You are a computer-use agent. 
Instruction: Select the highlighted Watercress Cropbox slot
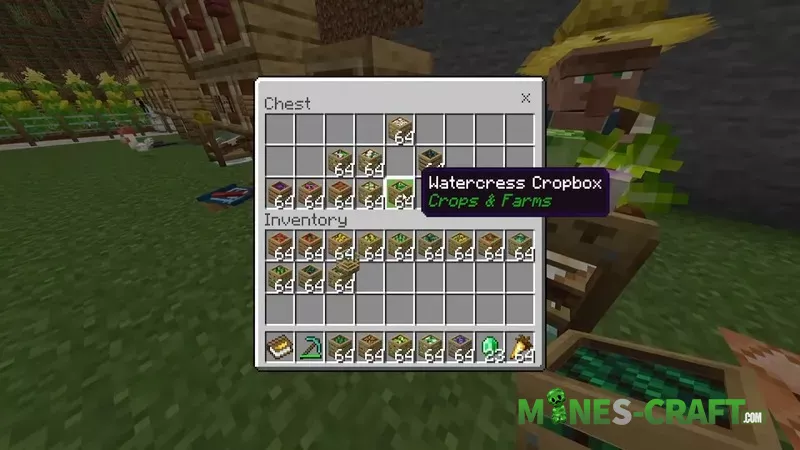pyautogui.click(x=400, y=192)
